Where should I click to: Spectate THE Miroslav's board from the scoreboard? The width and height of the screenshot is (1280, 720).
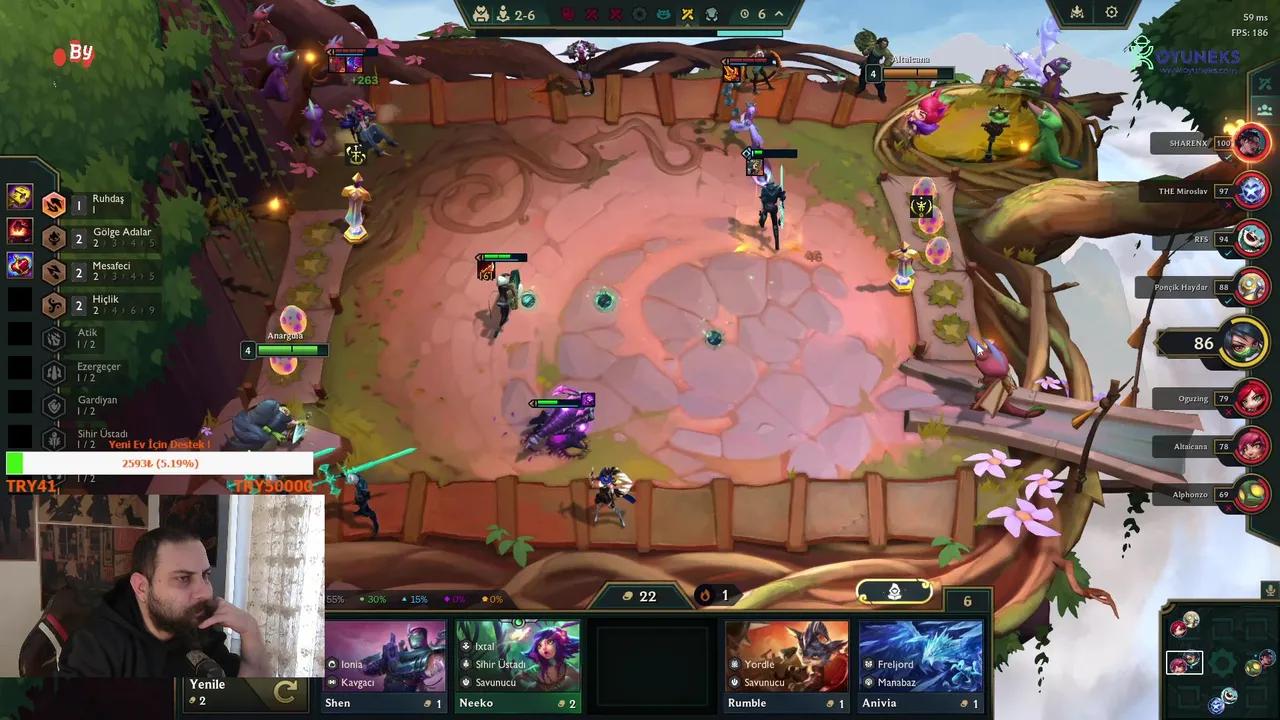point(1250,191)
